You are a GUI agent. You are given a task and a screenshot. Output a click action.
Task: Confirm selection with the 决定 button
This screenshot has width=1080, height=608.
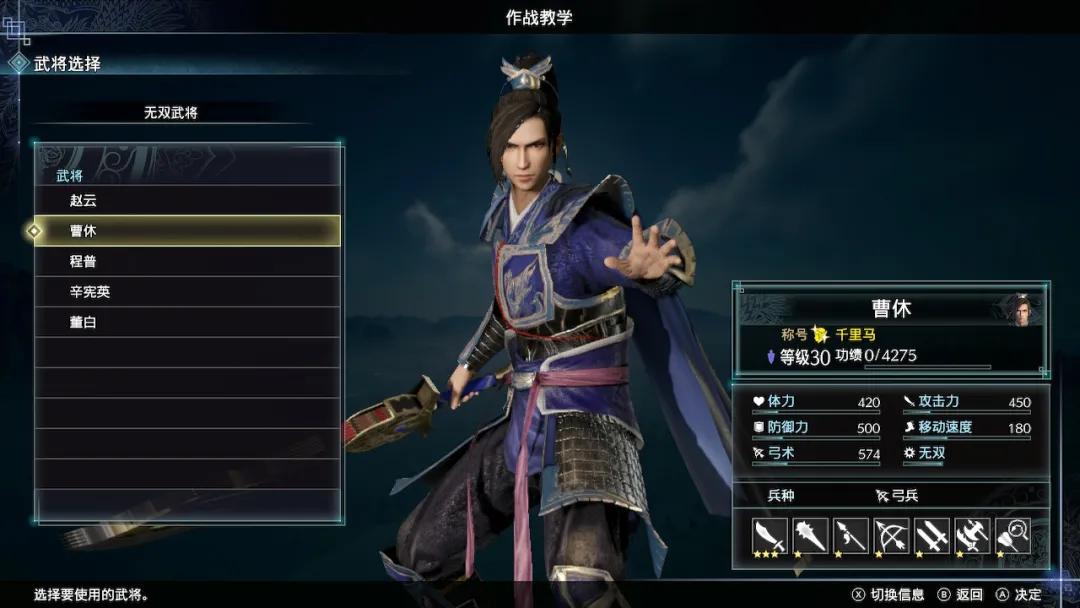pyautogui.click(x=1018, y=594)
